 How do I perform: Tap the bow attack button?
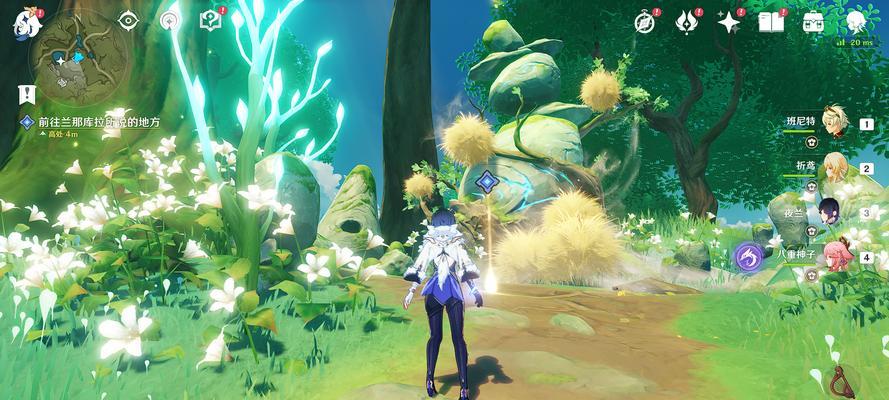pos(843,381)
